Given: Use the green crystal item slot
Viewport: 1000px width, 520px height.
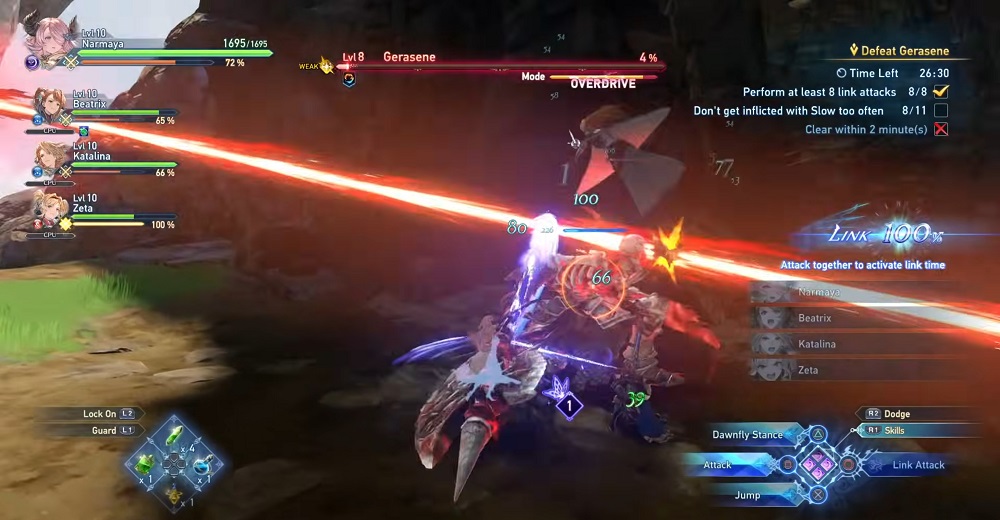Looking at the screenshot, I should tap(175, 436).
